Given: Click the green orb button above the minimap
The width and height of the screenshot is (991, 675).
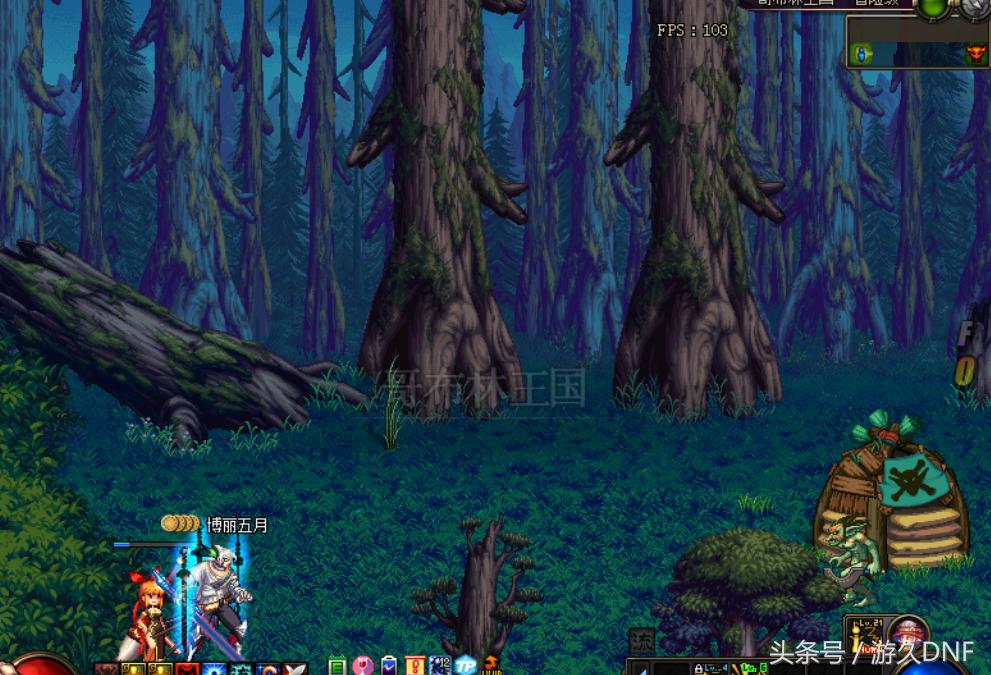Looking at the screenshot, I should 933,6.
